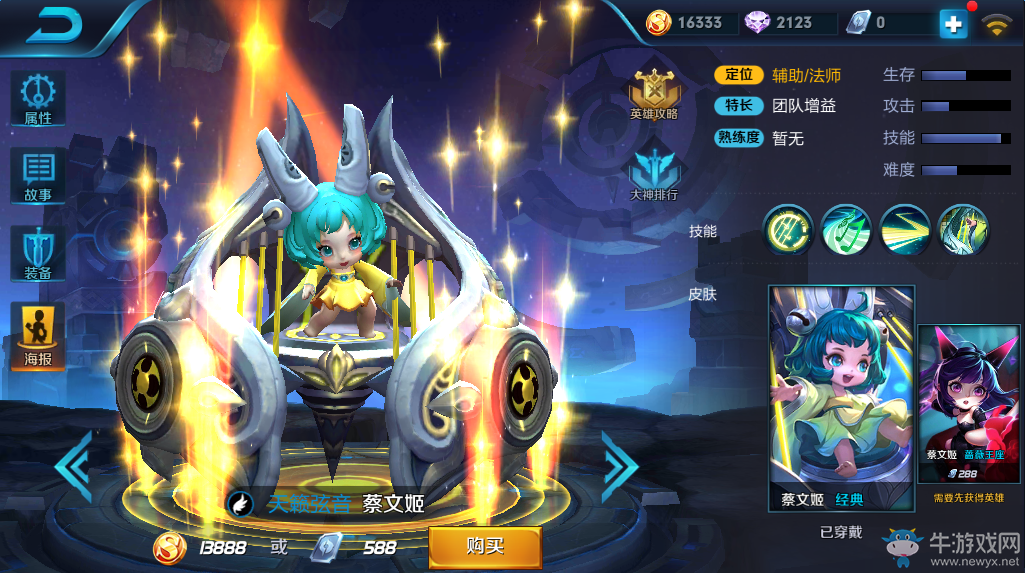Open the 属性 attributes tab
Image resolution: width=1025 pixels, height=573 pixels.
coord(38,99)
